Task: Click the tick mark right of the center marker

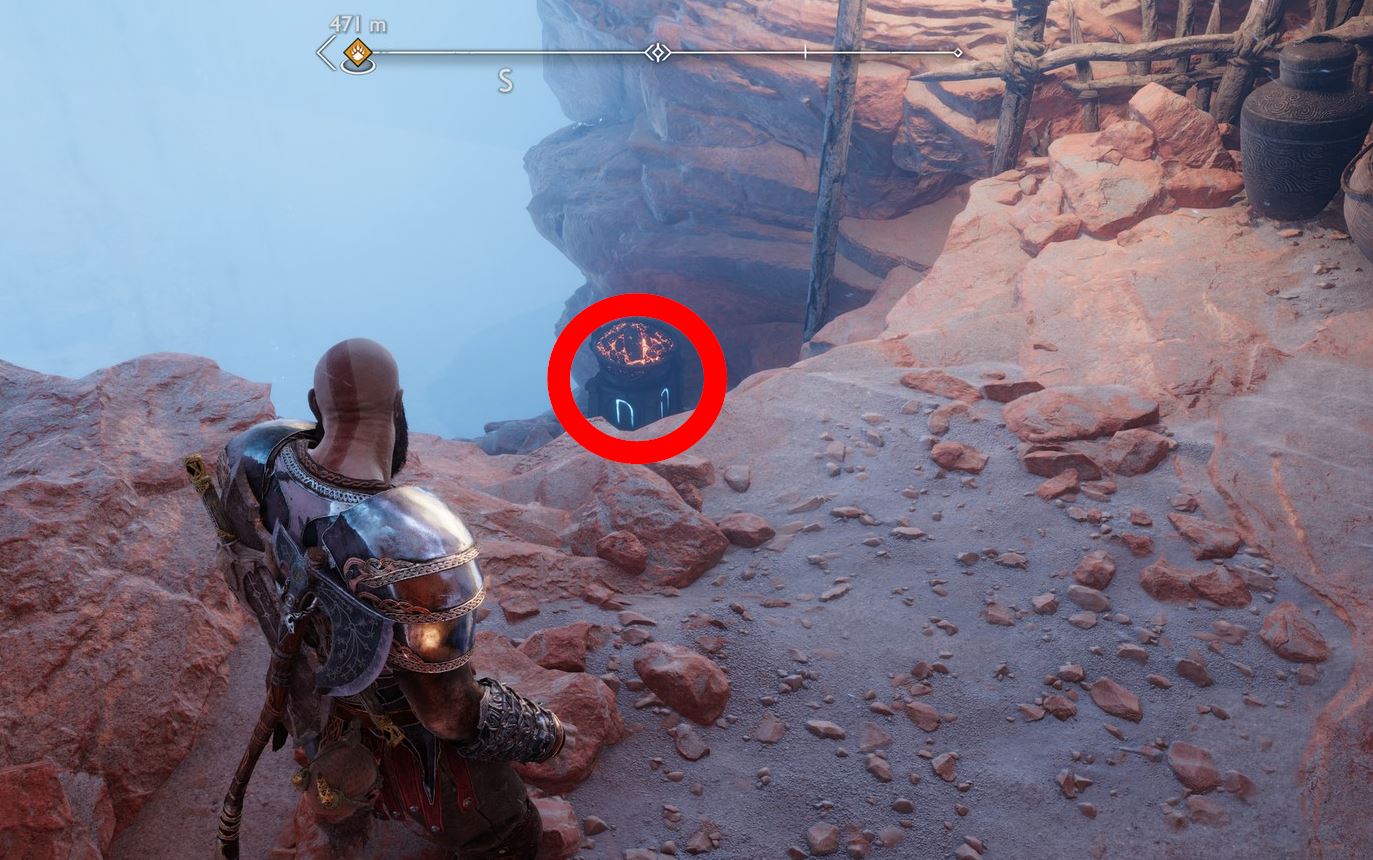Action: coord(805,52)
